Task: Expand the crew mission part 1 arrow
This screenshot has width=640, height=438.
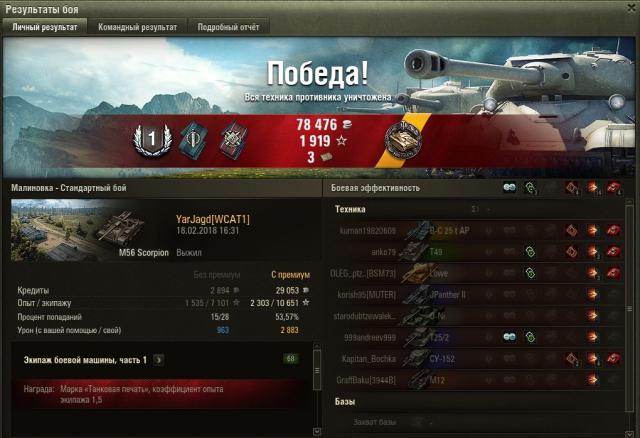Action: [x=159, y=360]
